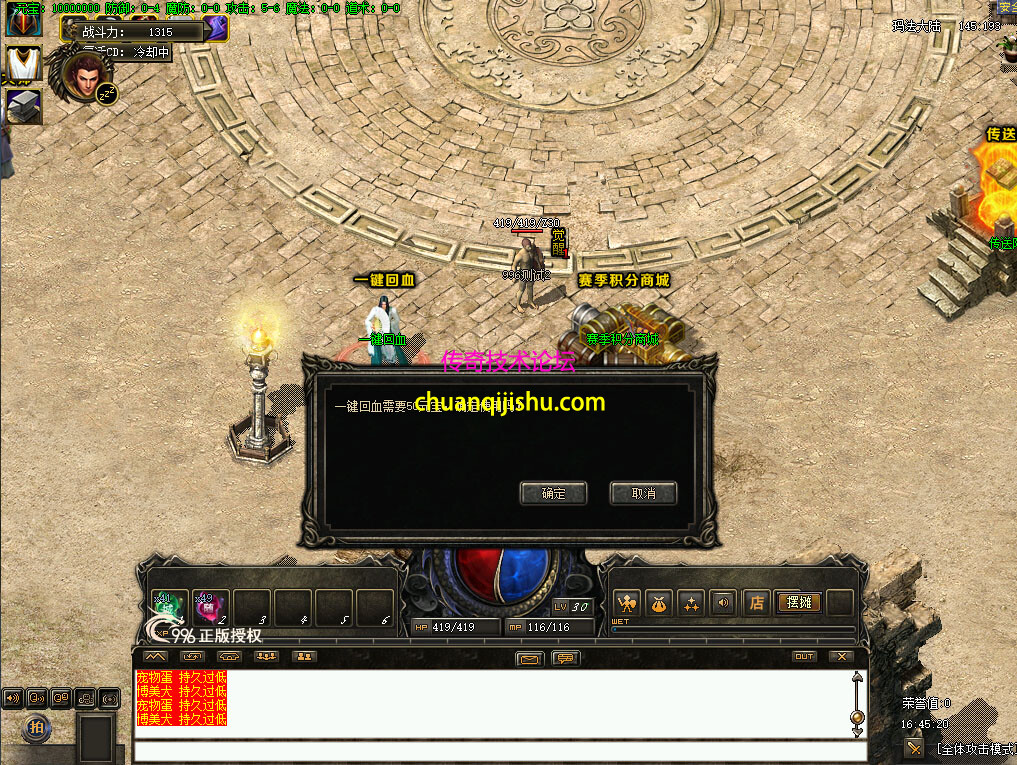The width and height of the screenshot is (1017, 765).
Task: Close the chat panel with X
Action: point(842,657)
